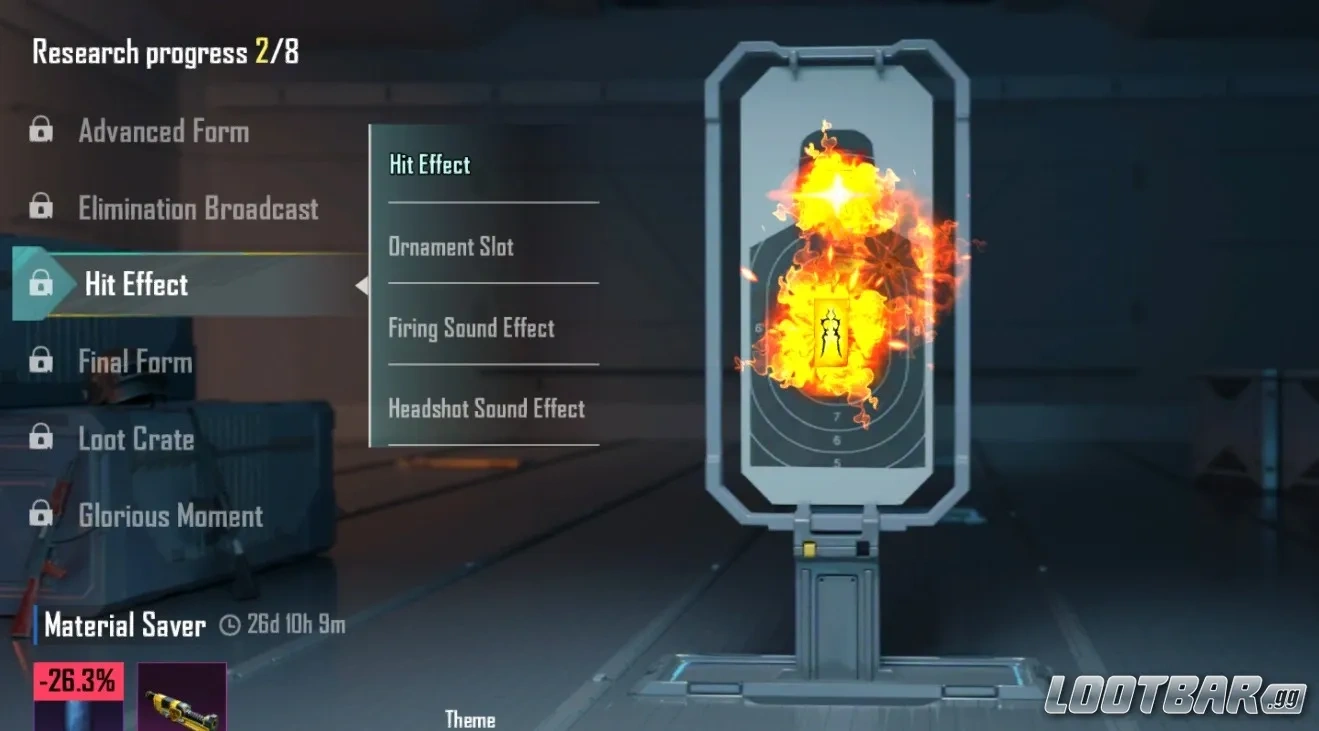
Task: Click the lock icon beside Elimination Broadcast
Action: click(40, 208)
